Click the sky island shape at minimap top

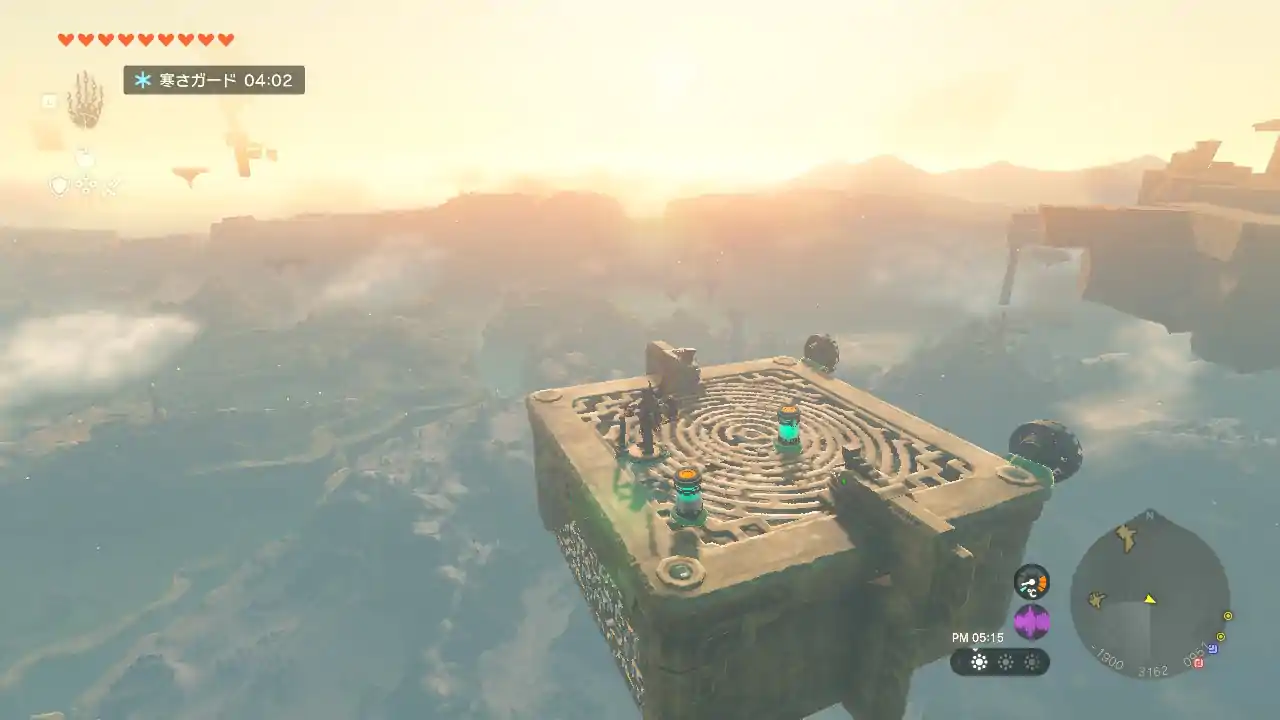[x=1126, y=537]
